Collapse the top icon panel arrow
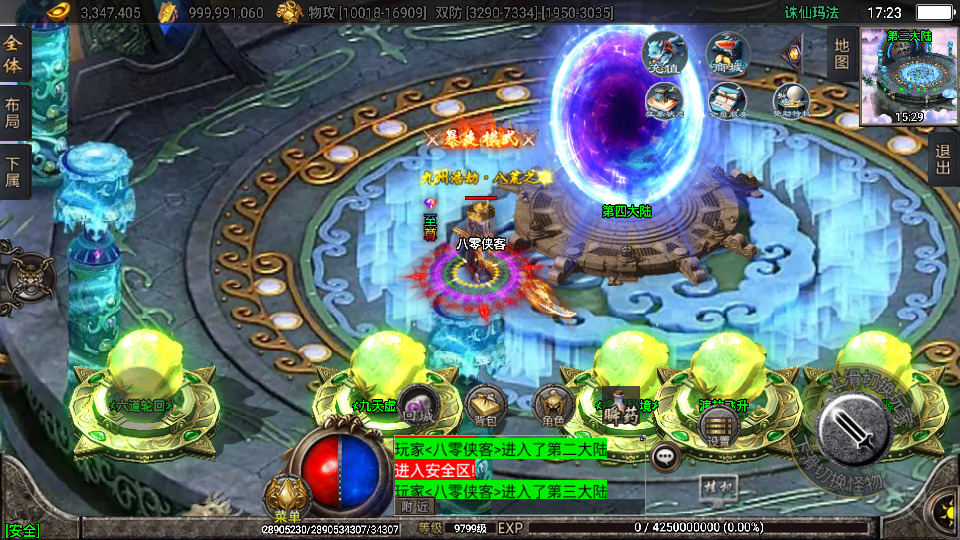 [793, 48]
